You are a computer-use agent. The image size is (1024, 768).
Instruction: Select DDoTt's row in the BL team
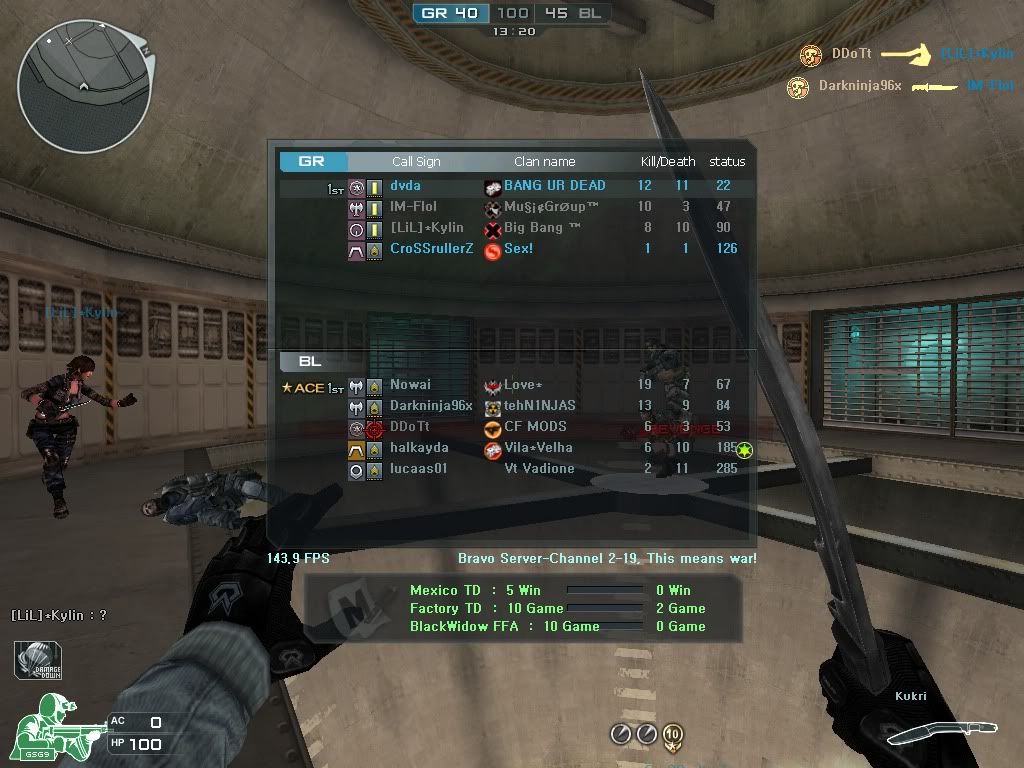(x=510, y=427)
